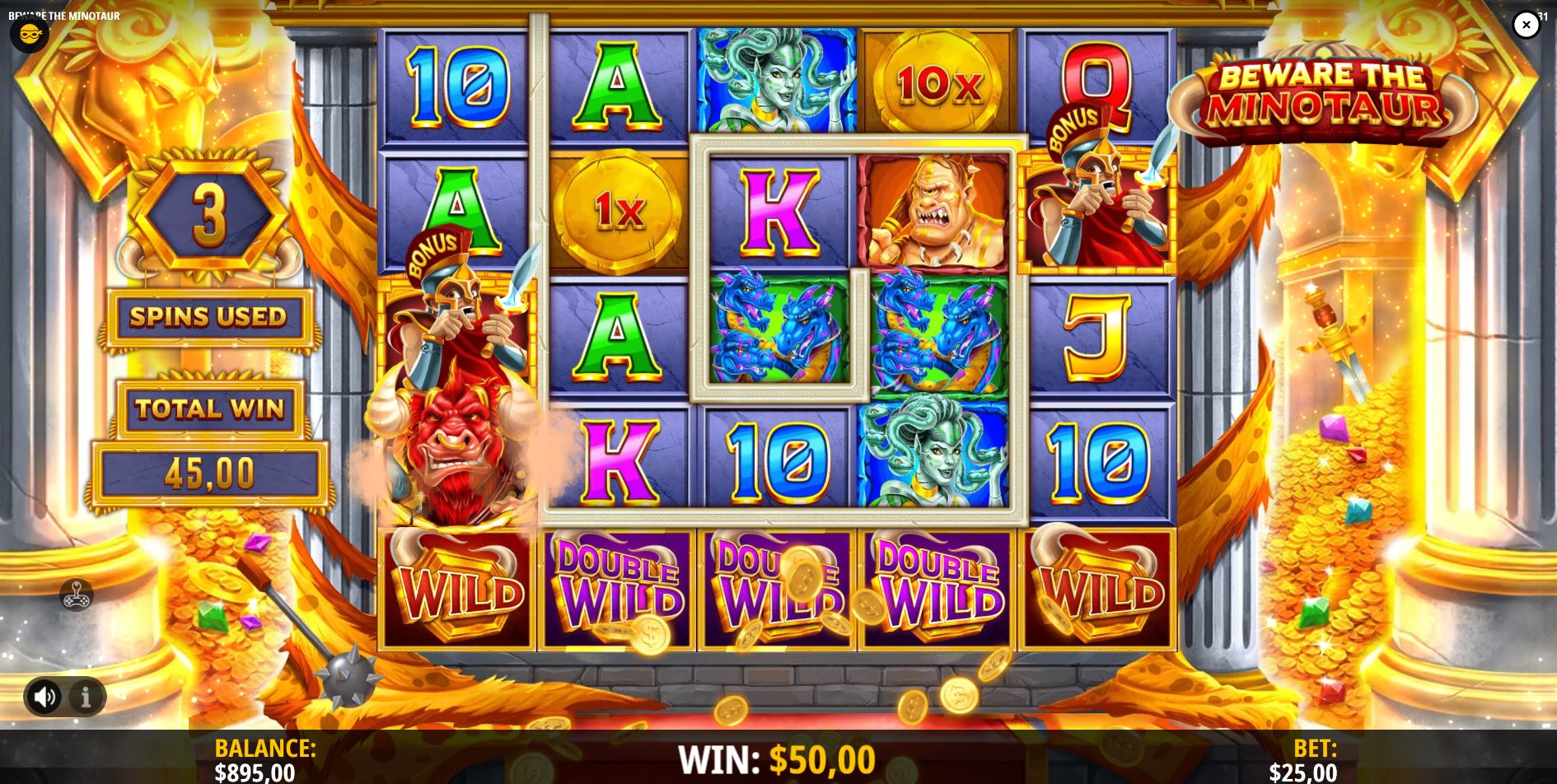The width and height of the screenshot is (1557, 784).
Task: Close the game window
Action: 1526,24
